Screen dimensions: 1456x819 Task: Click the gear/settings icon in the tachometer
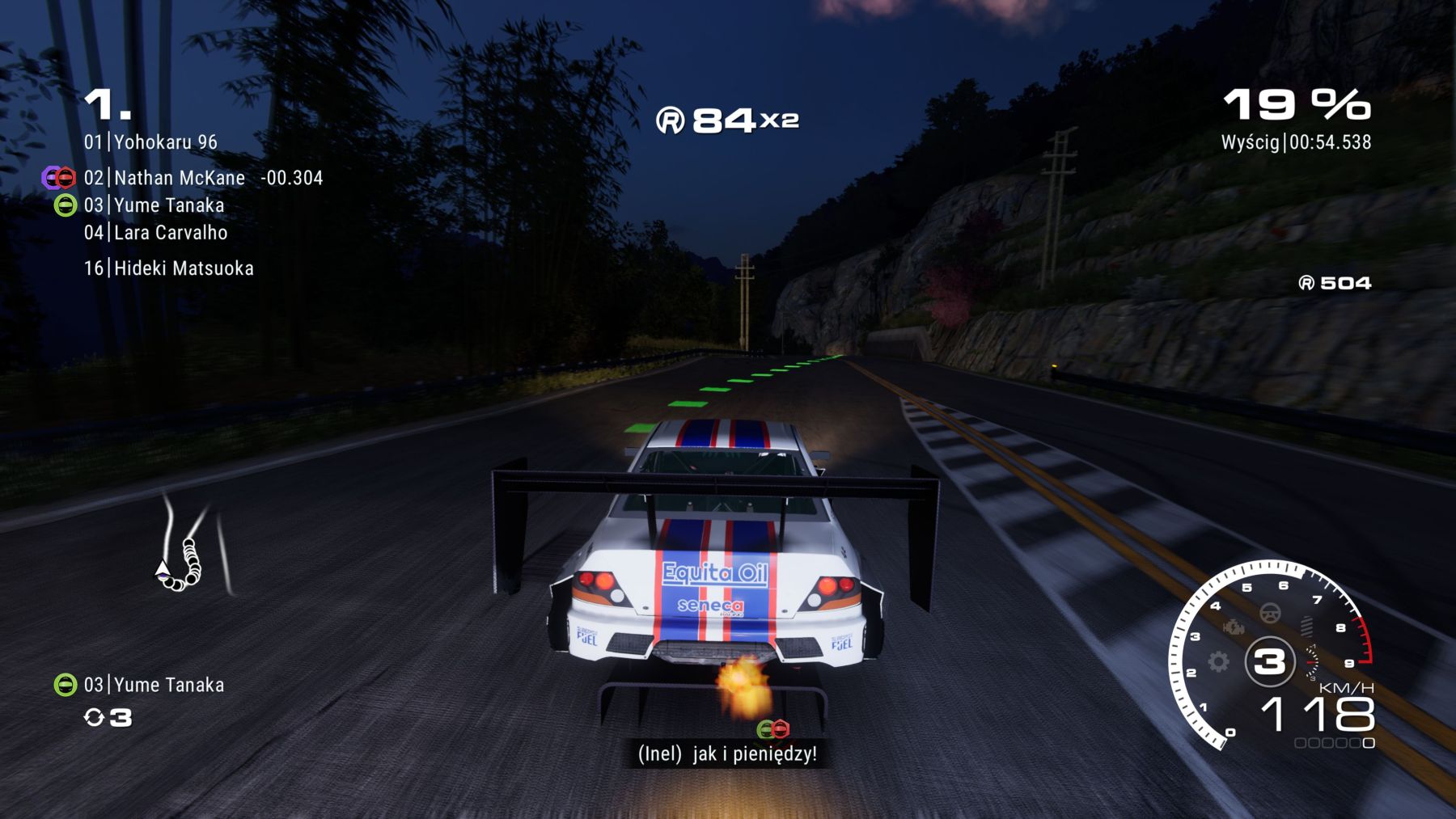pos(1217,661)
